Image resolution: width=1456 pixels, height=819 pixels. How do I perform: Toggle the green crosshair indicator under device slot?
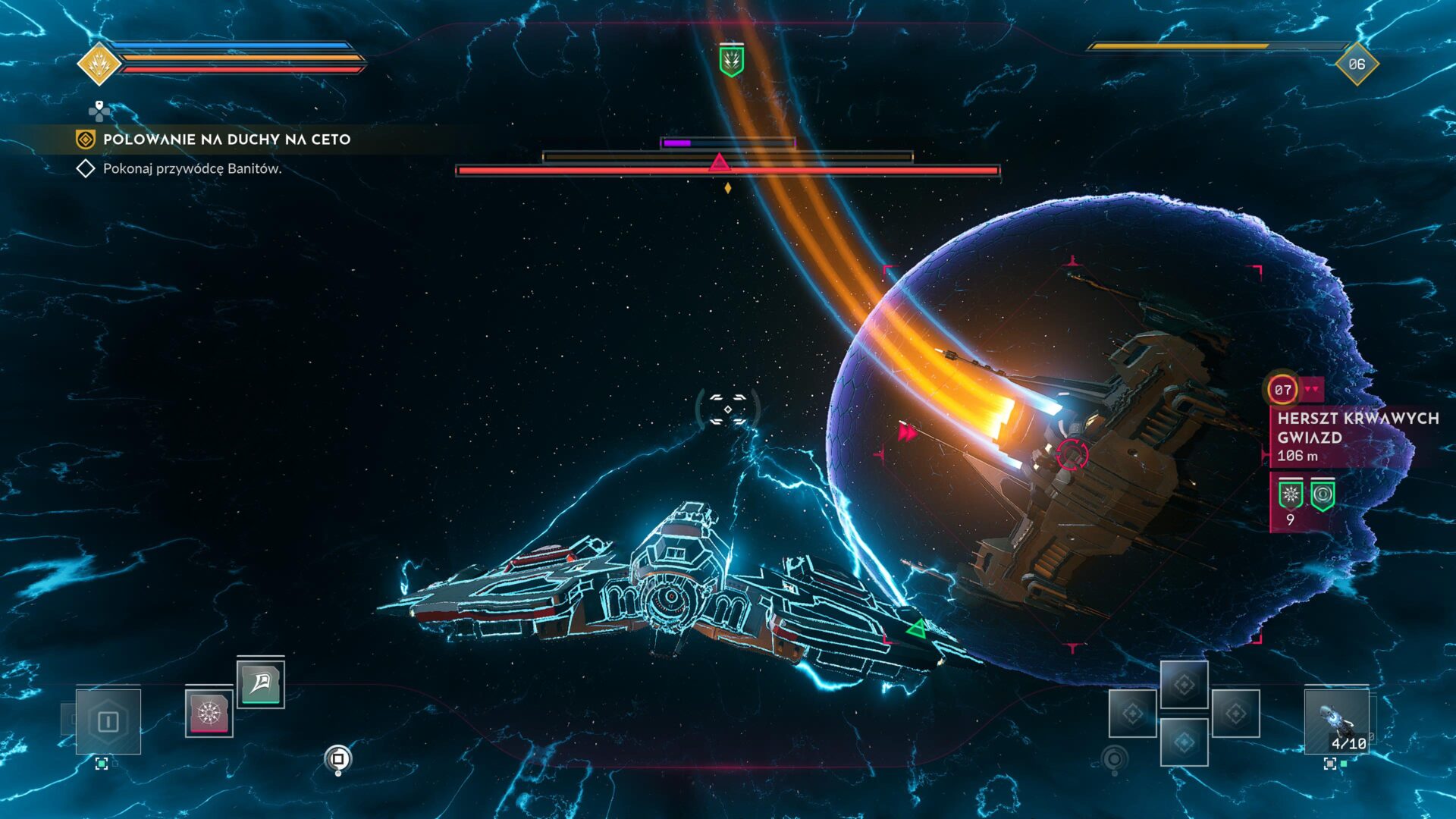point(102,765)
